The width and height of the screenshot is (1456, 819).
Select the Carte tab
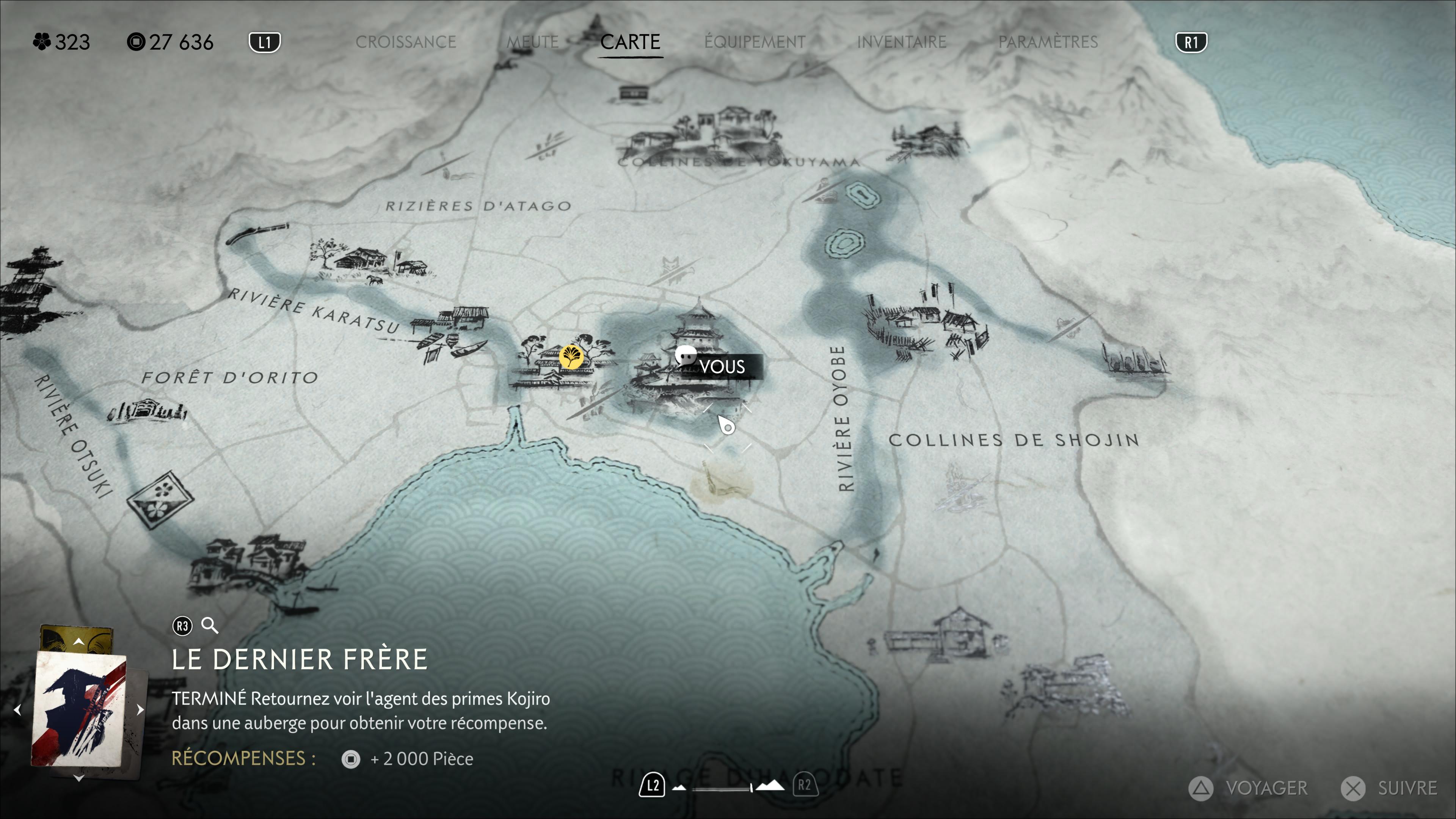pos(630,42)
